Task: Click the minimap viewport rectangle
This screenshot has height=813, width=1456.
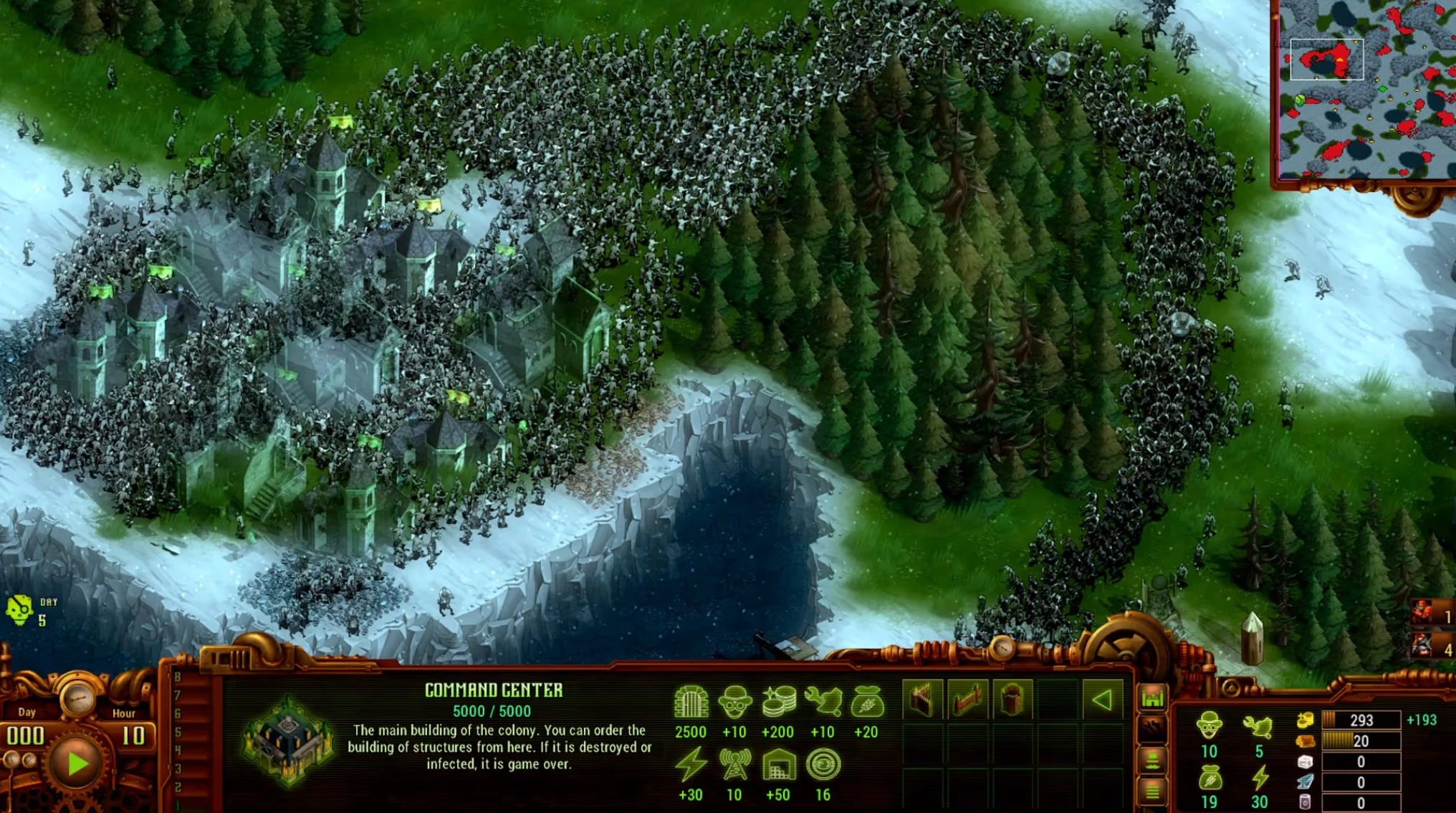Action: 1329,59
